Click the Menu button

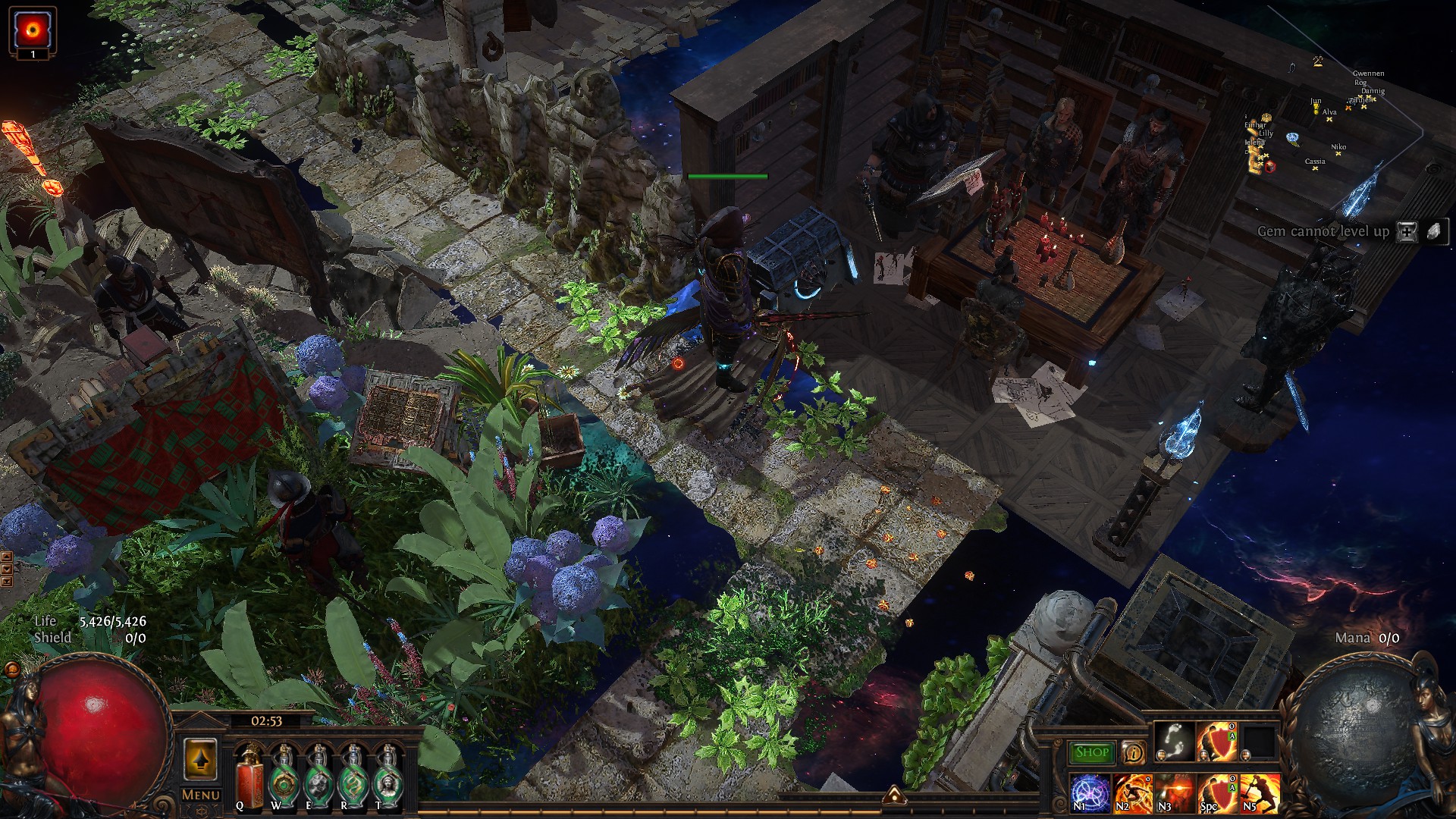(x=201, y=795)
